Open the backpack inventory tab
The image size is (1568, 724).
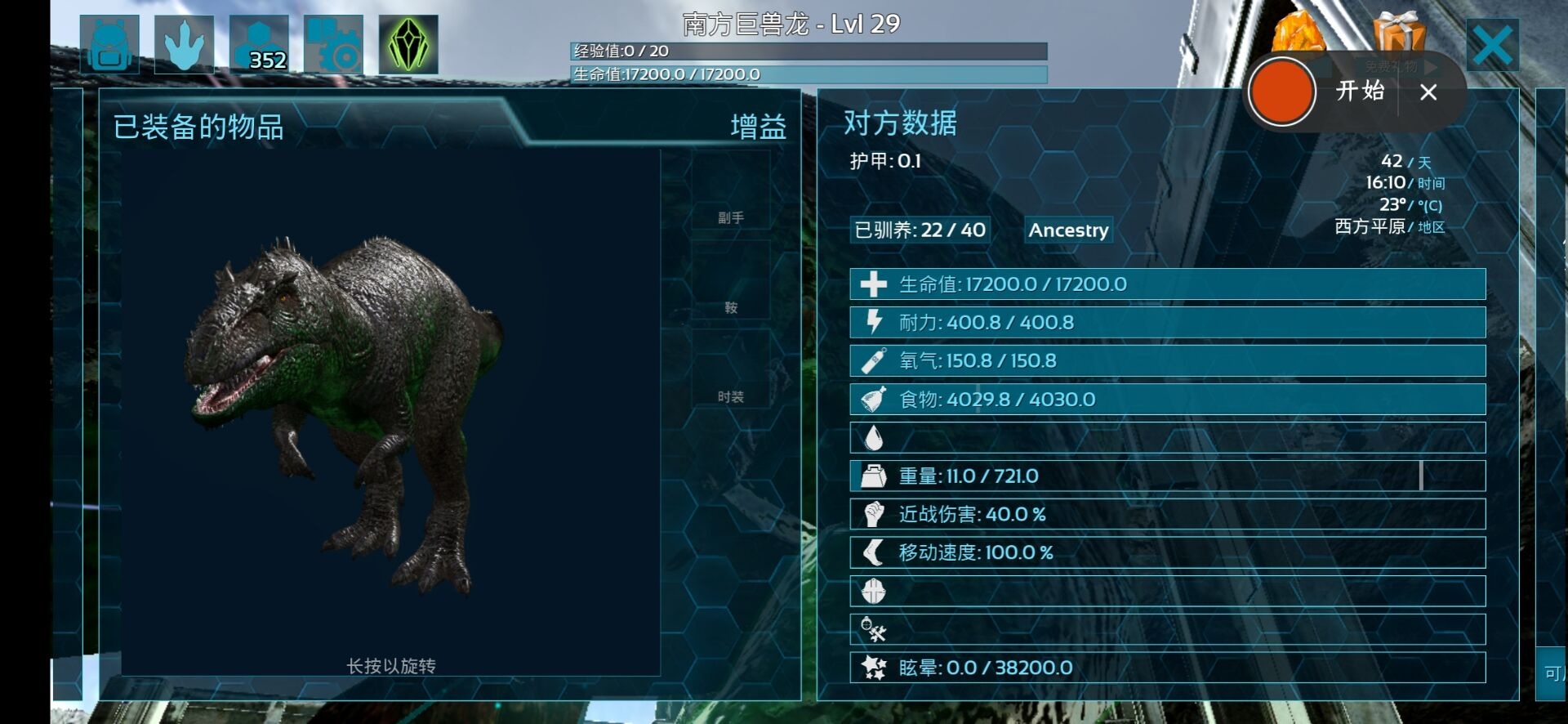click(109, 45)
